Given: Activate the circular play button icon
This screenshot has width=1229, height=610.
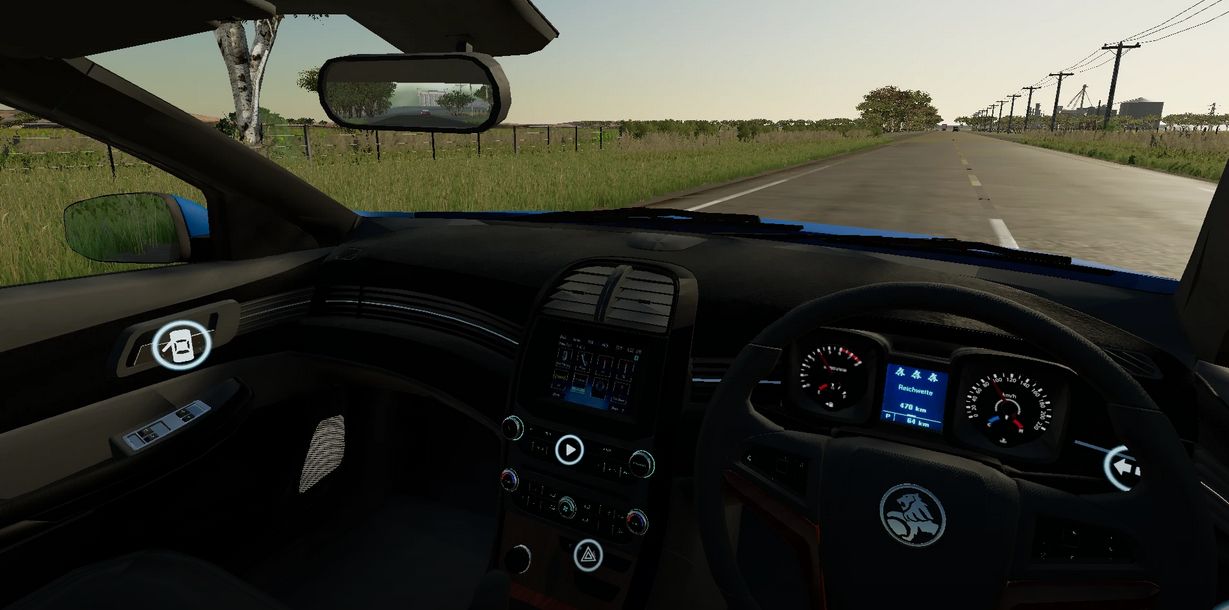Looking at the screenshot, I should click(x=569, y=450).
